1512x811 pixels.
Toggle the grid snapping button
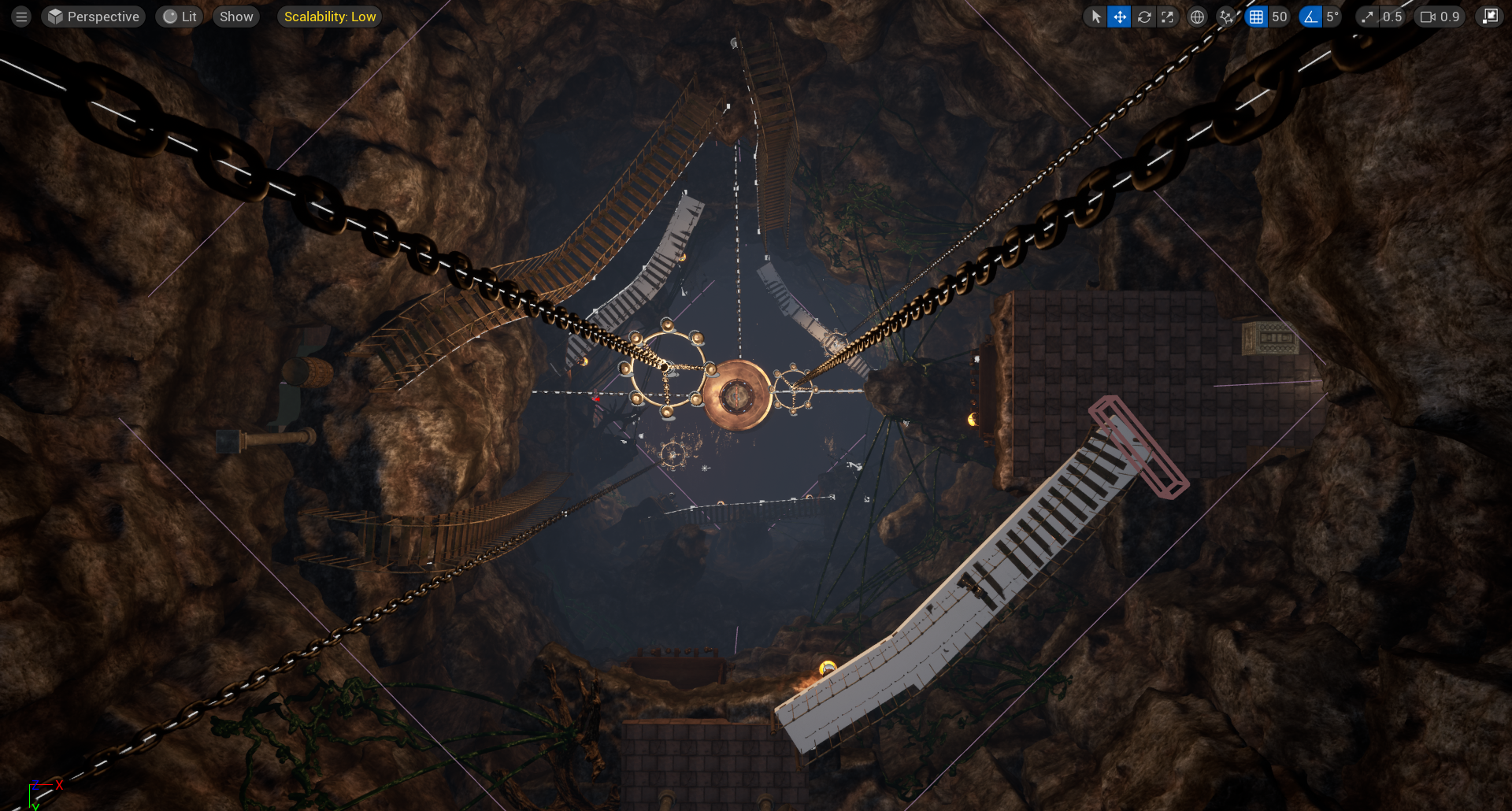1256,17
